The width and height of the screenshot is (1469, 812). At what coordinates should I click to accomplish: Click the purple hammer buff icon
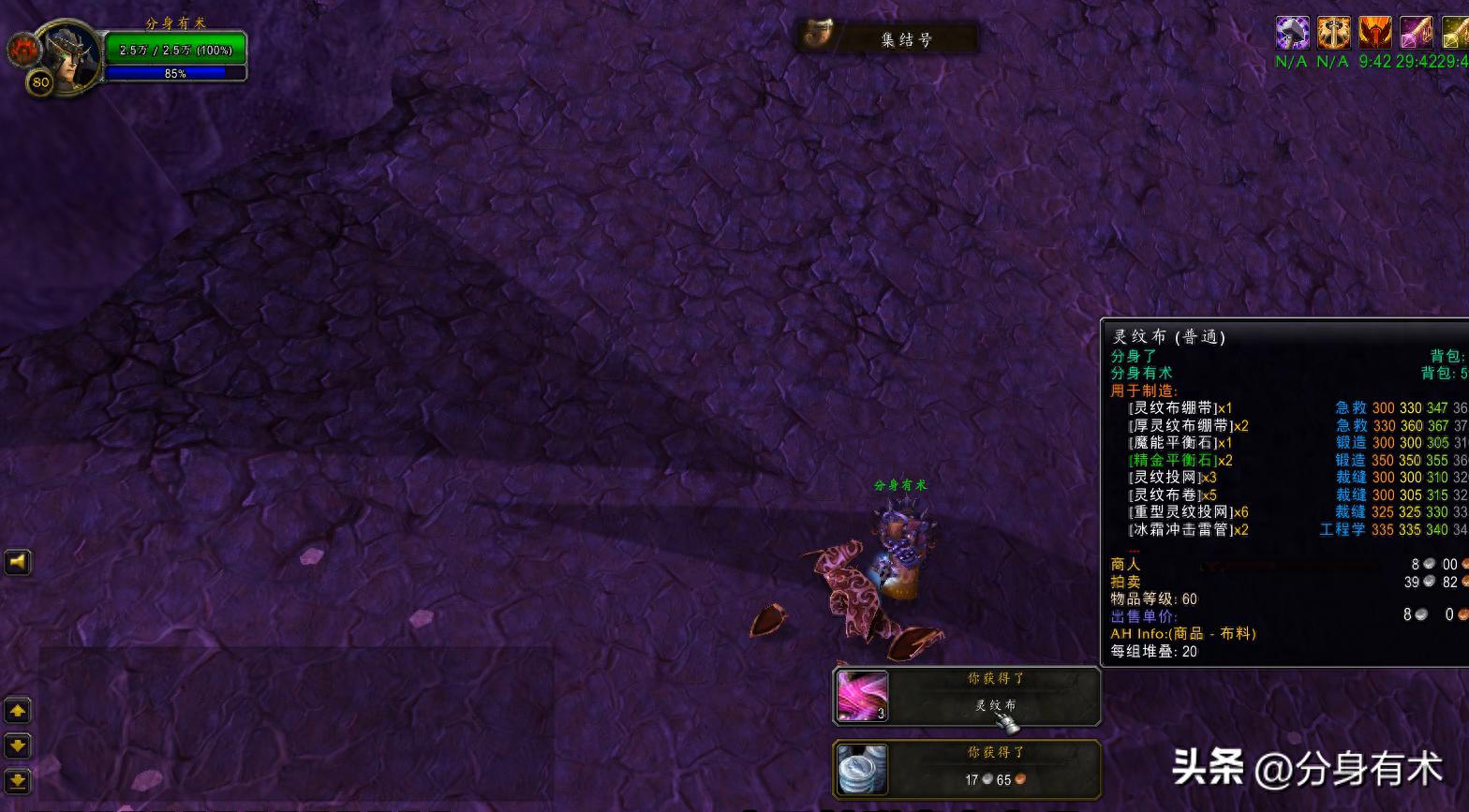pos(1292,33)
